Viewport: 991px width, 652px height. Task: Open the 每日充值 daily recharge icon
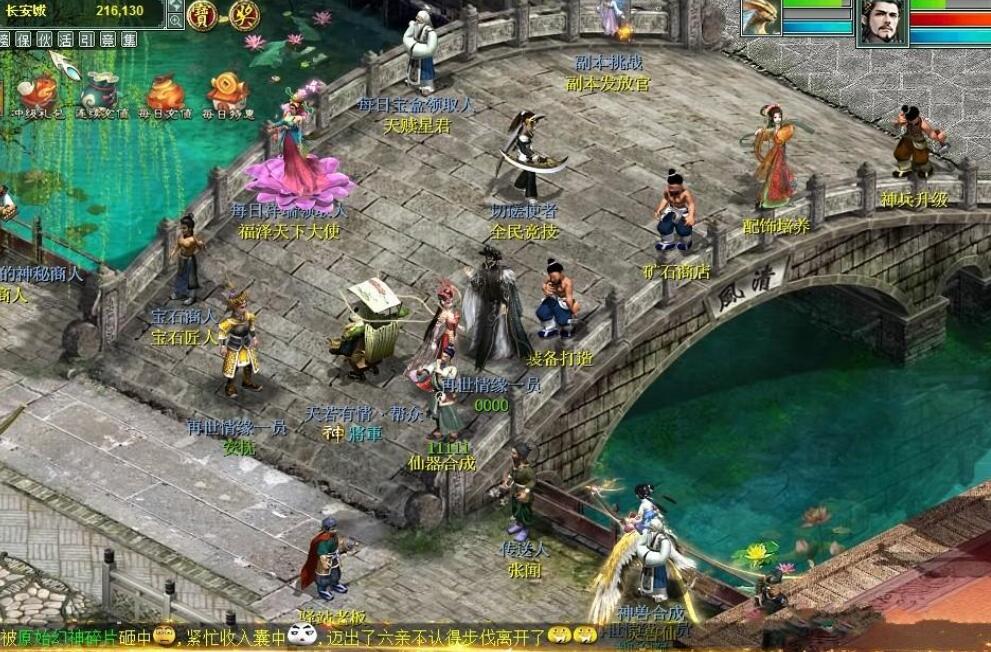point(165,94)
